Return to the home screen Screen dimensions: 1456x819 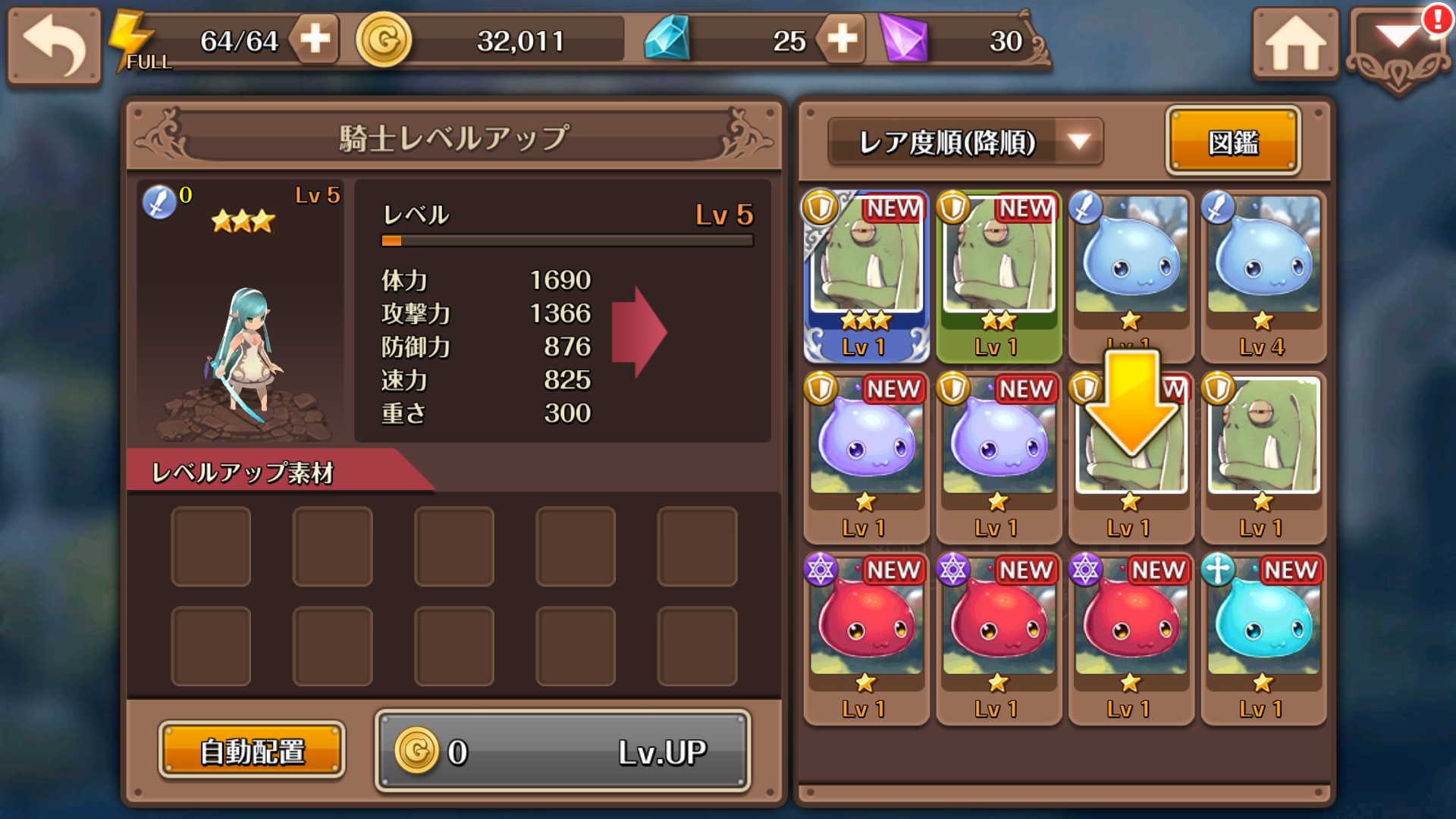click(x=1294, y=44)
